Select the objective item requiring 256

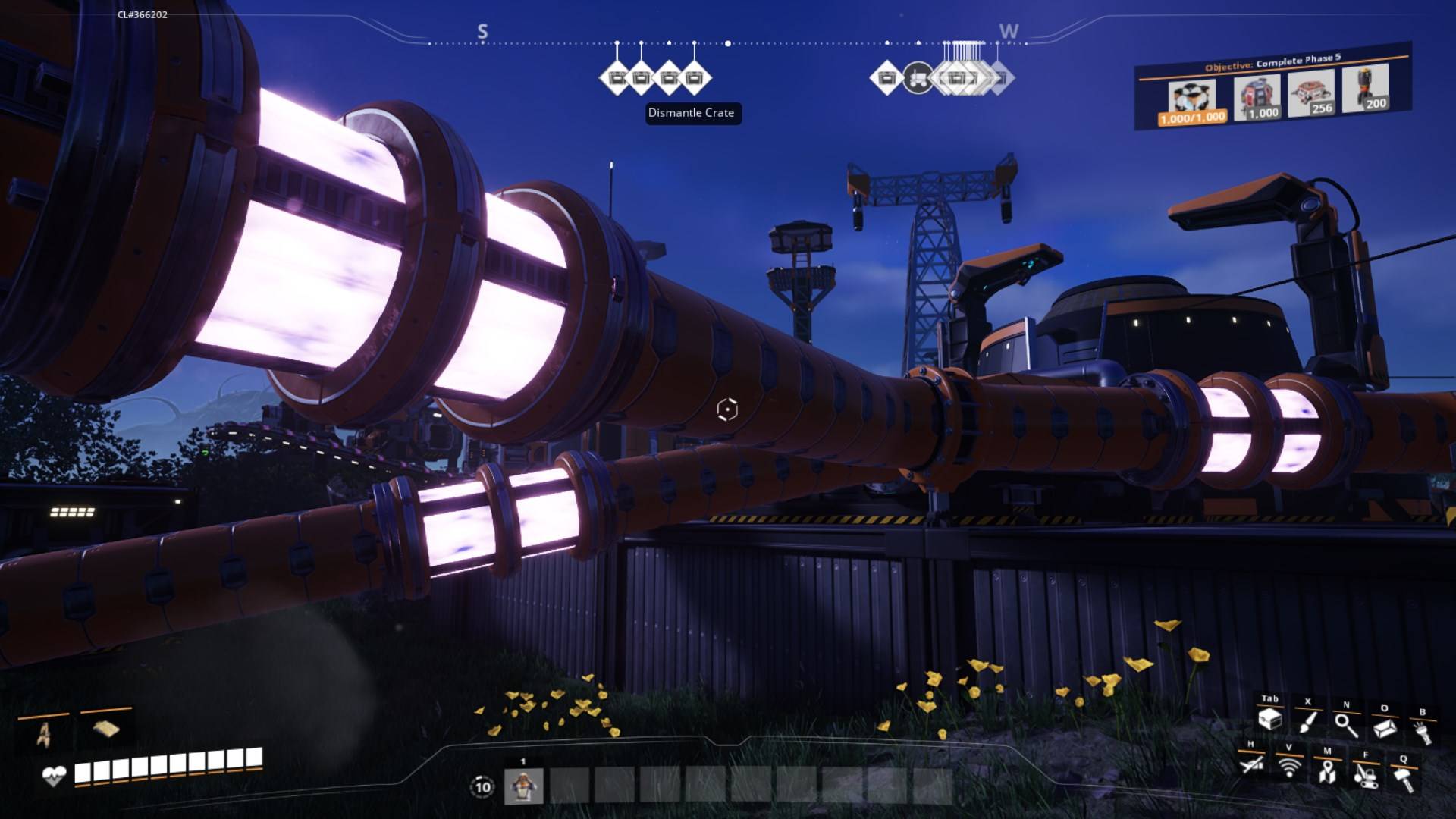click(1311, 94)
